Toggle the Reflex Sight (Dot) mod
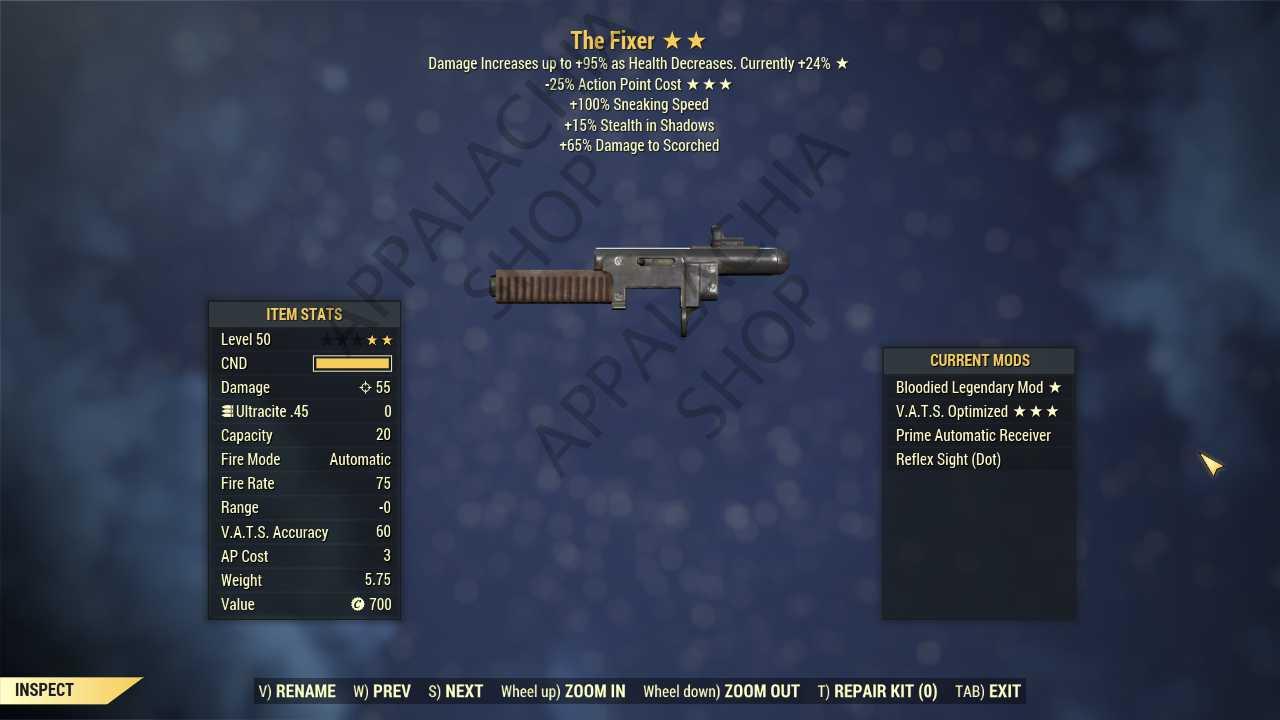 point(948,459)
